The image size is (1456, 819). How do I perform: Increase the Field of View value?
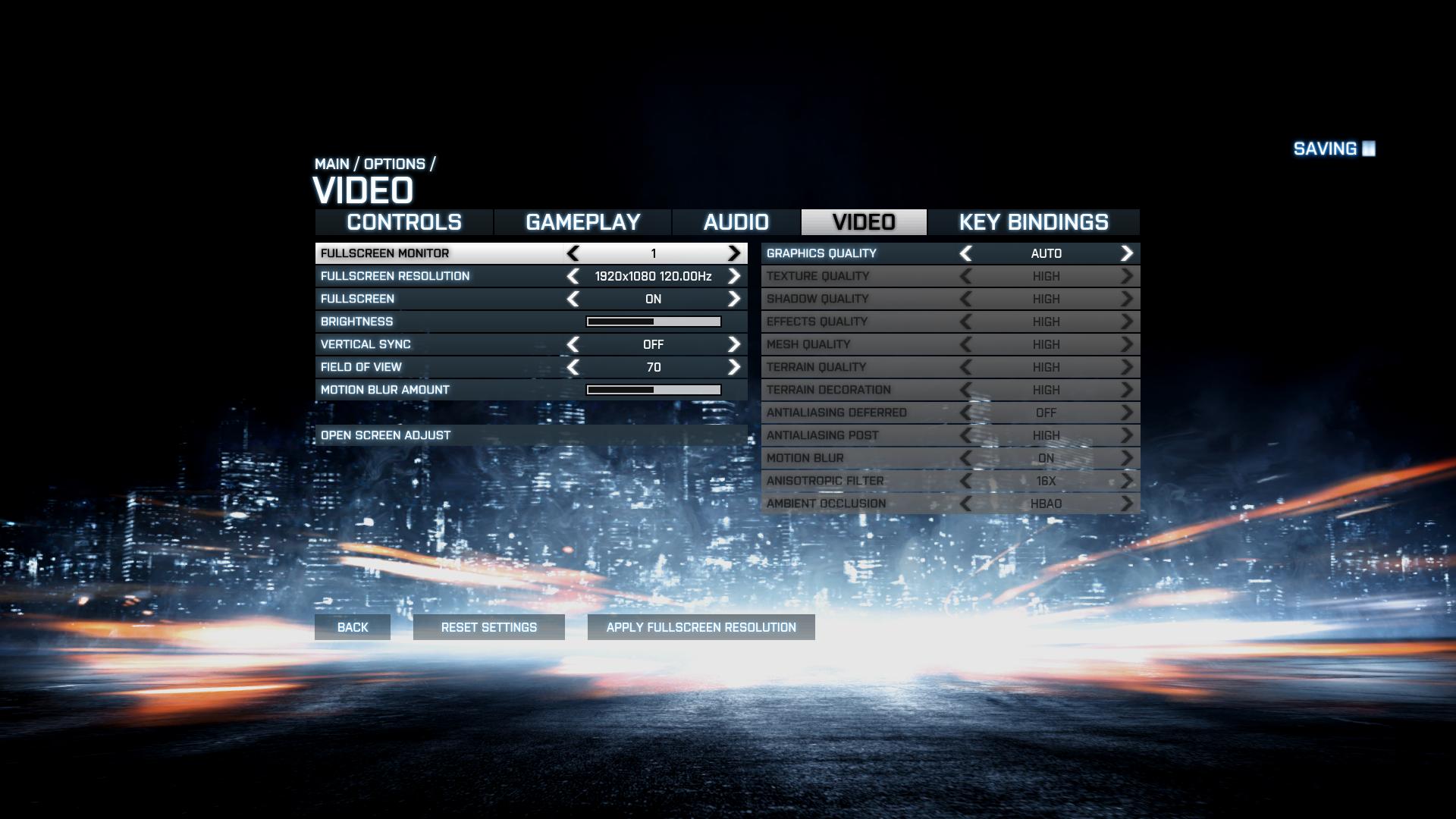point(734,367)
